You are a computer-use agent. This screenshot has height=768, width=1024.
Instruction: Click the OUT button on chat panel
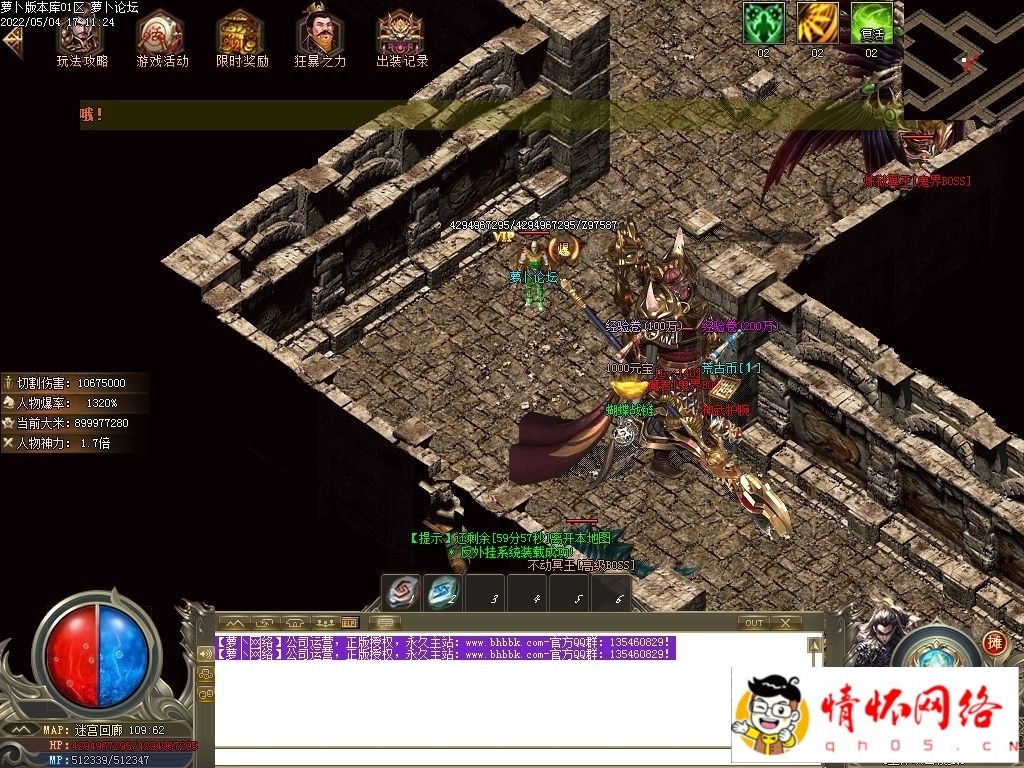tap(755, 622)
